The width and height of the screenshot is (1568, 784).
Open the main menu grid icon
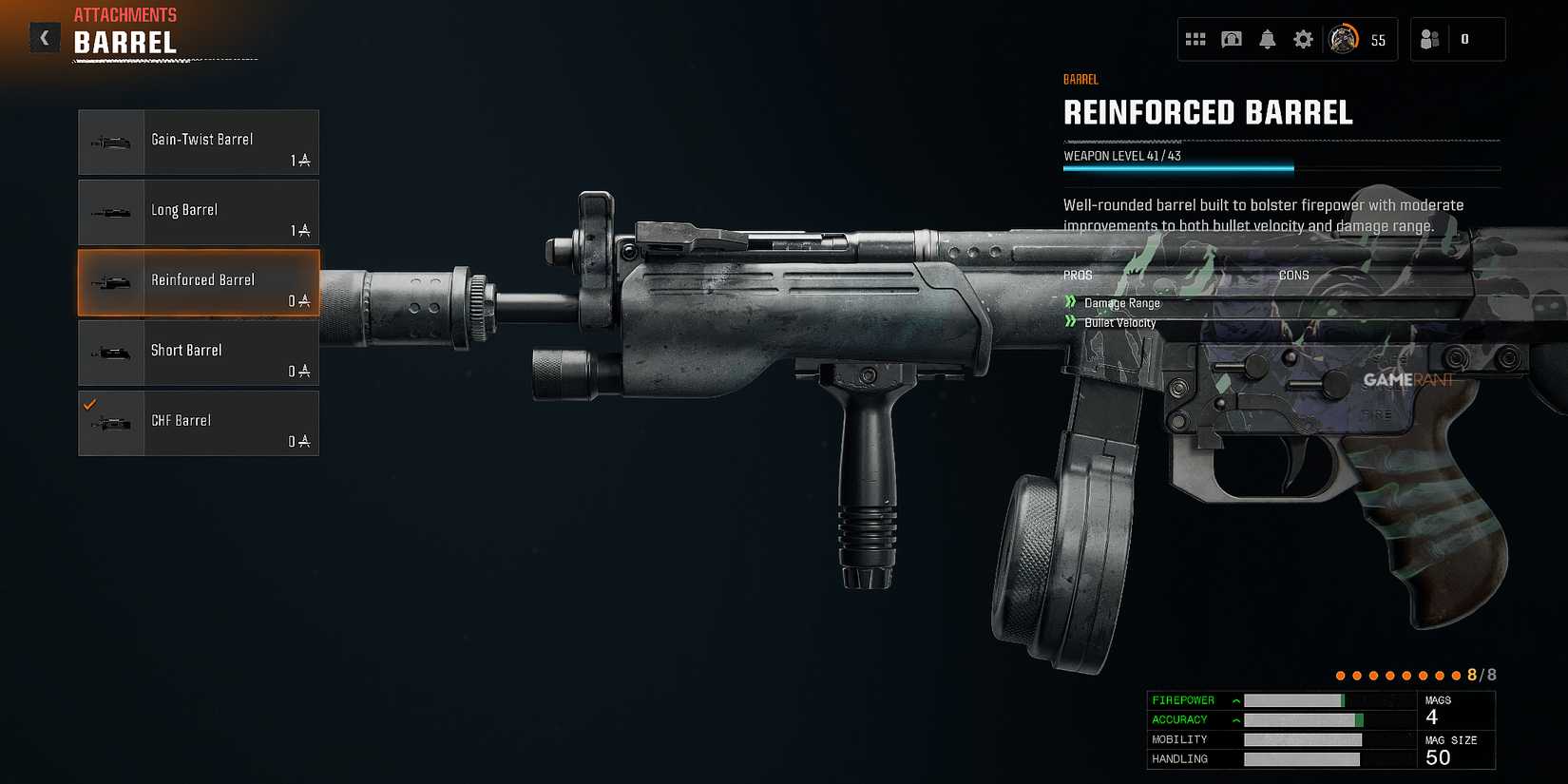pos(1195,39)
